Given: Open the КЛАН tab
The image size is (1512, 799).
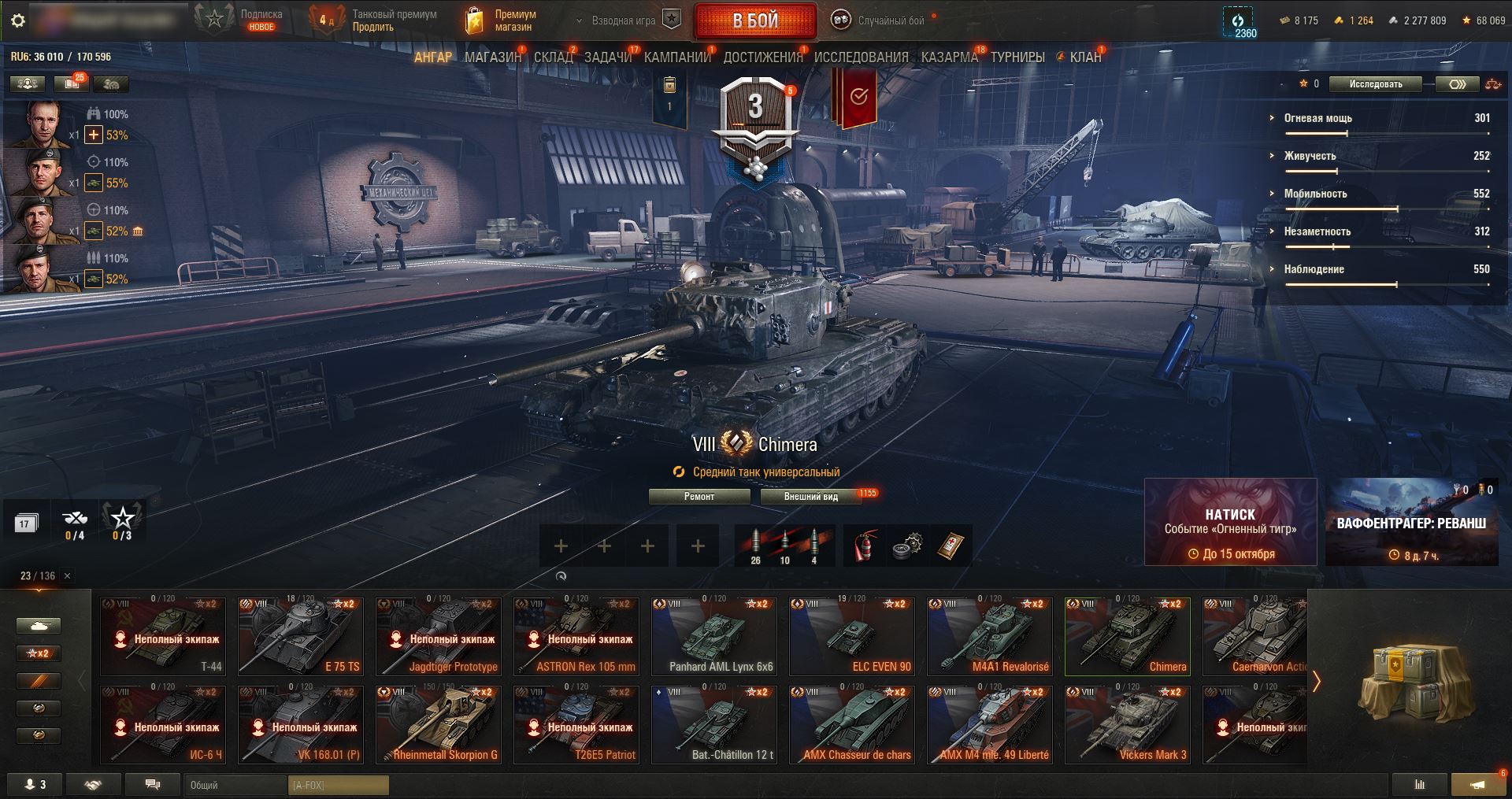Looking at the screenshot, I should (x=1084, y=57).
